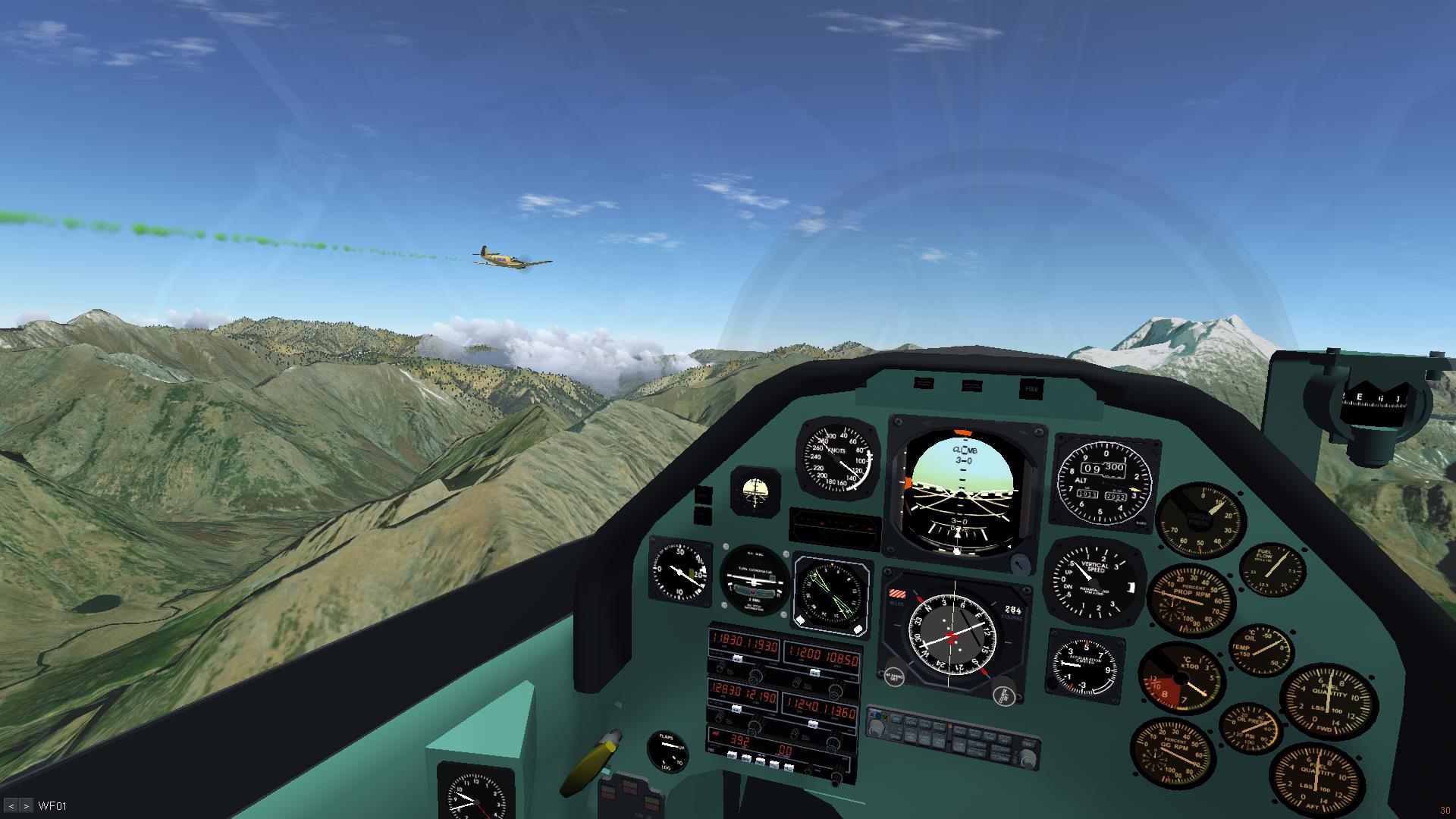Image resolution: width=1456 pixels, height=819 pixels.
Task: Click the previous "<" arrow beside WF01
Action: coord(11,806)
